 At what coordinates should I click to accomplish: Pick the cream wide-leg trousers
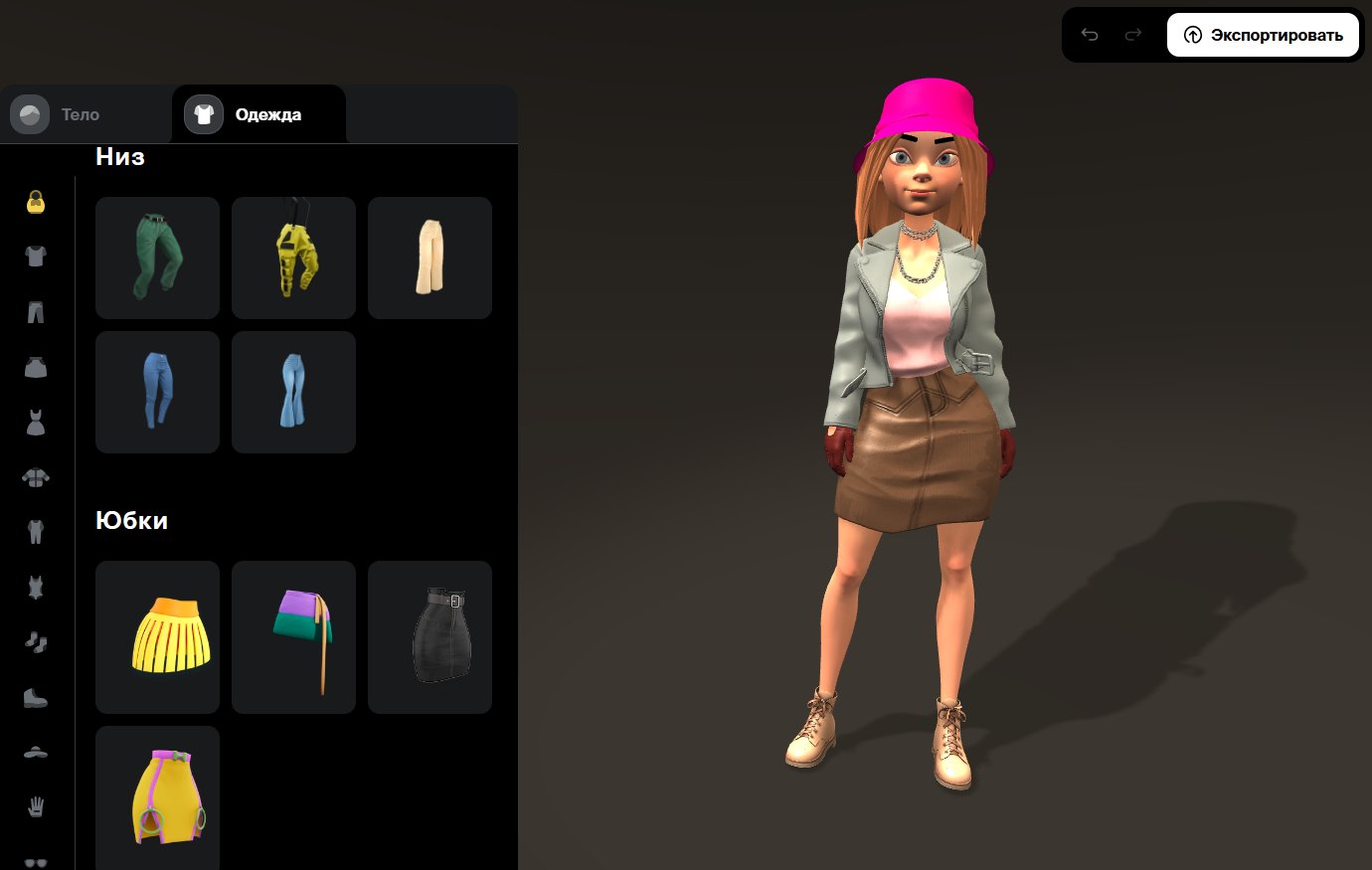coord(429,258)
